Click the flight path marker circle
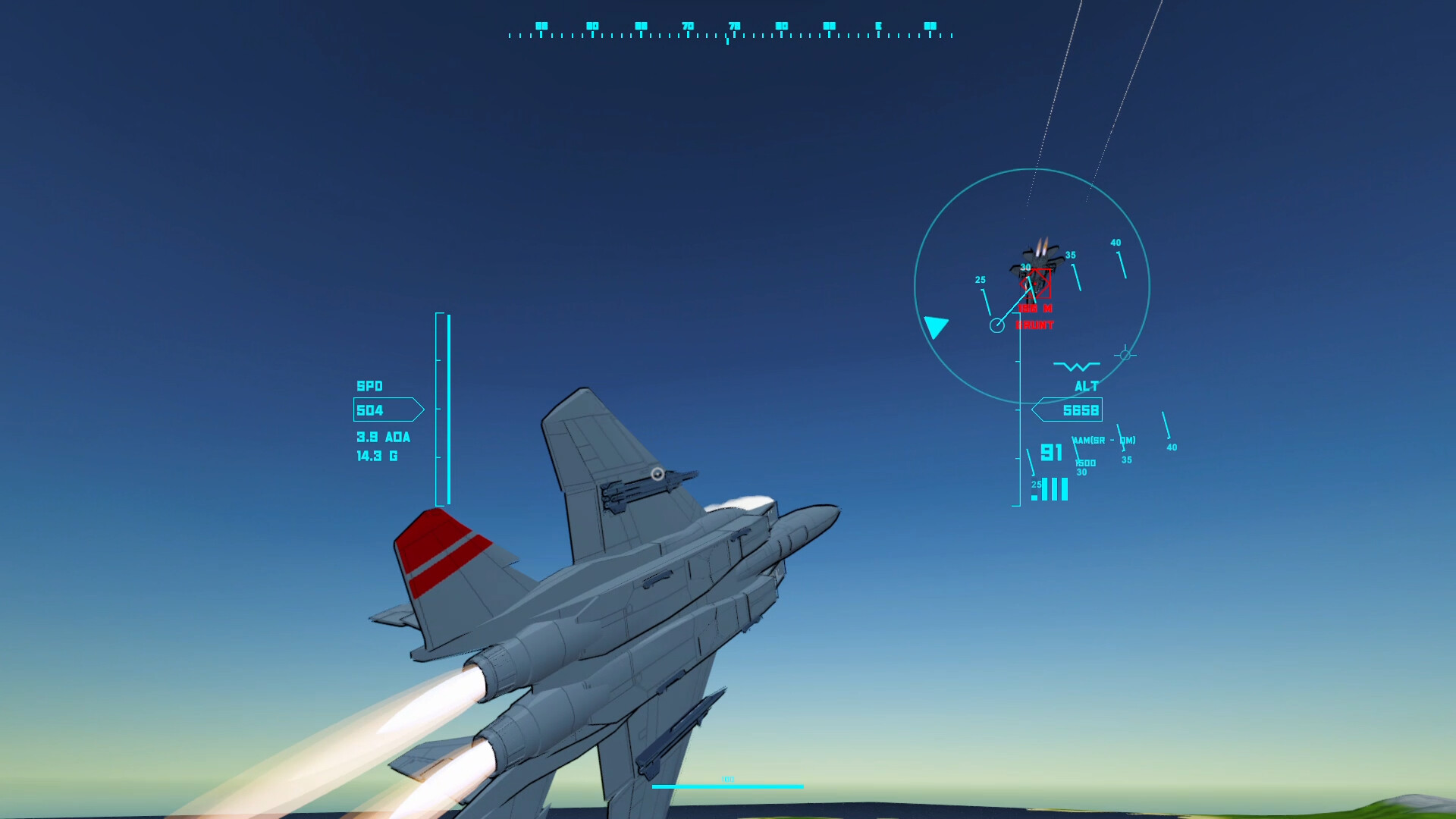This screenshot has width=1456, height=819. coord(997,325)
